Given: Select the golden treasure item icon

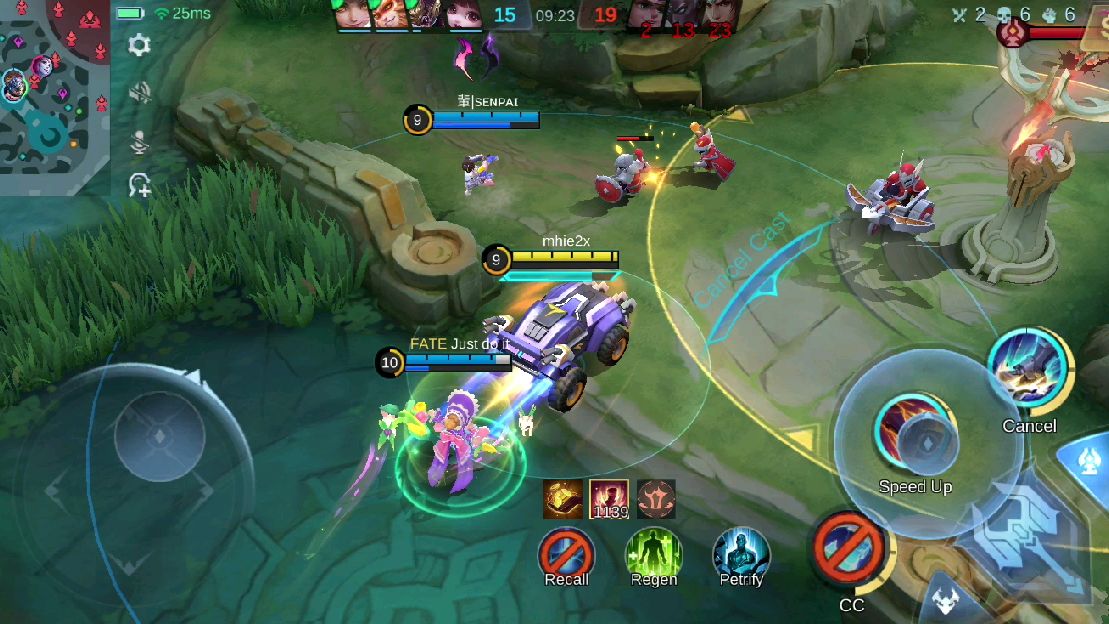Looking at the screenshot, I should click(563, 499).
